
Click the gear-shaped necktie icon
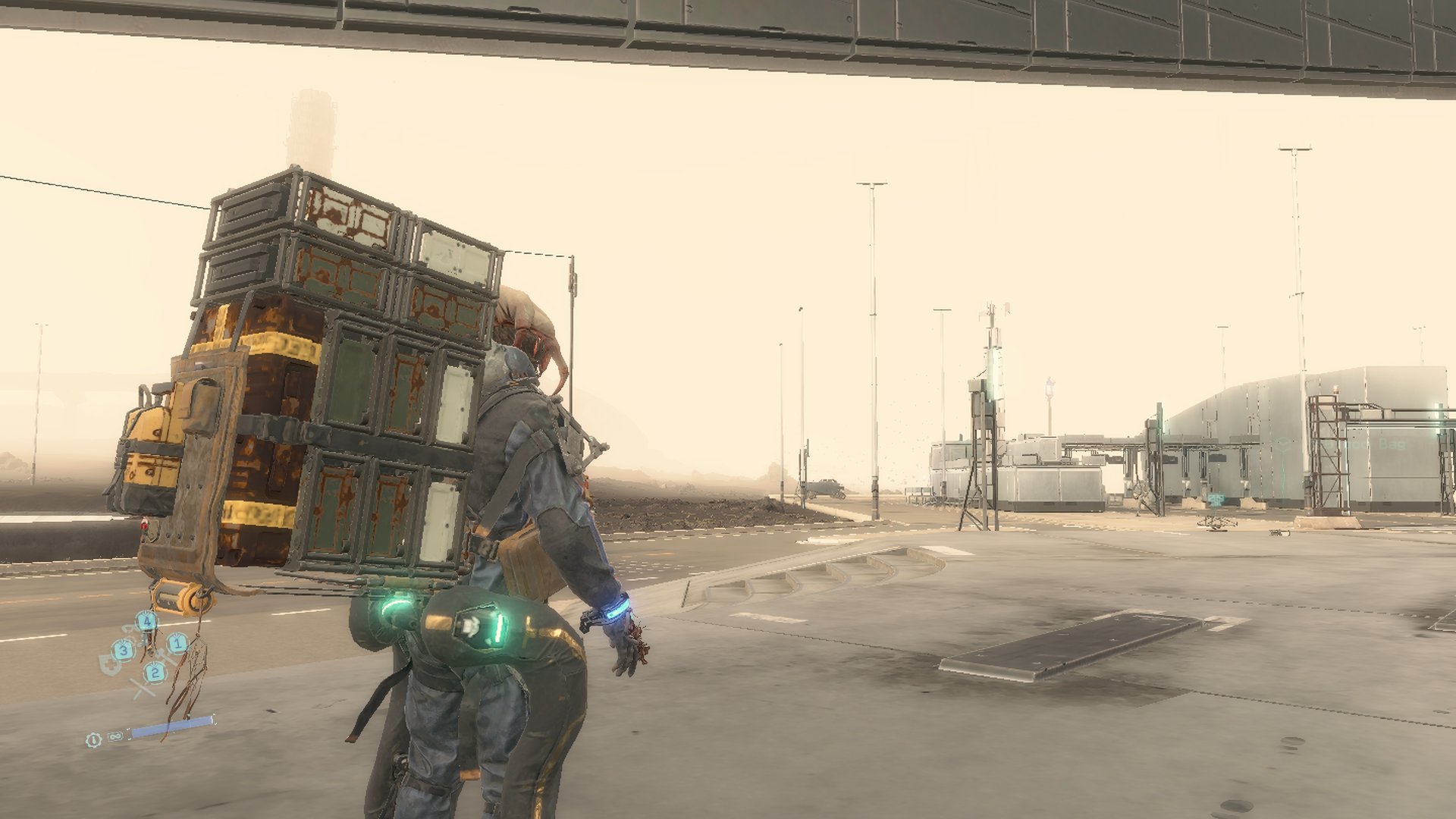(93, 739)
